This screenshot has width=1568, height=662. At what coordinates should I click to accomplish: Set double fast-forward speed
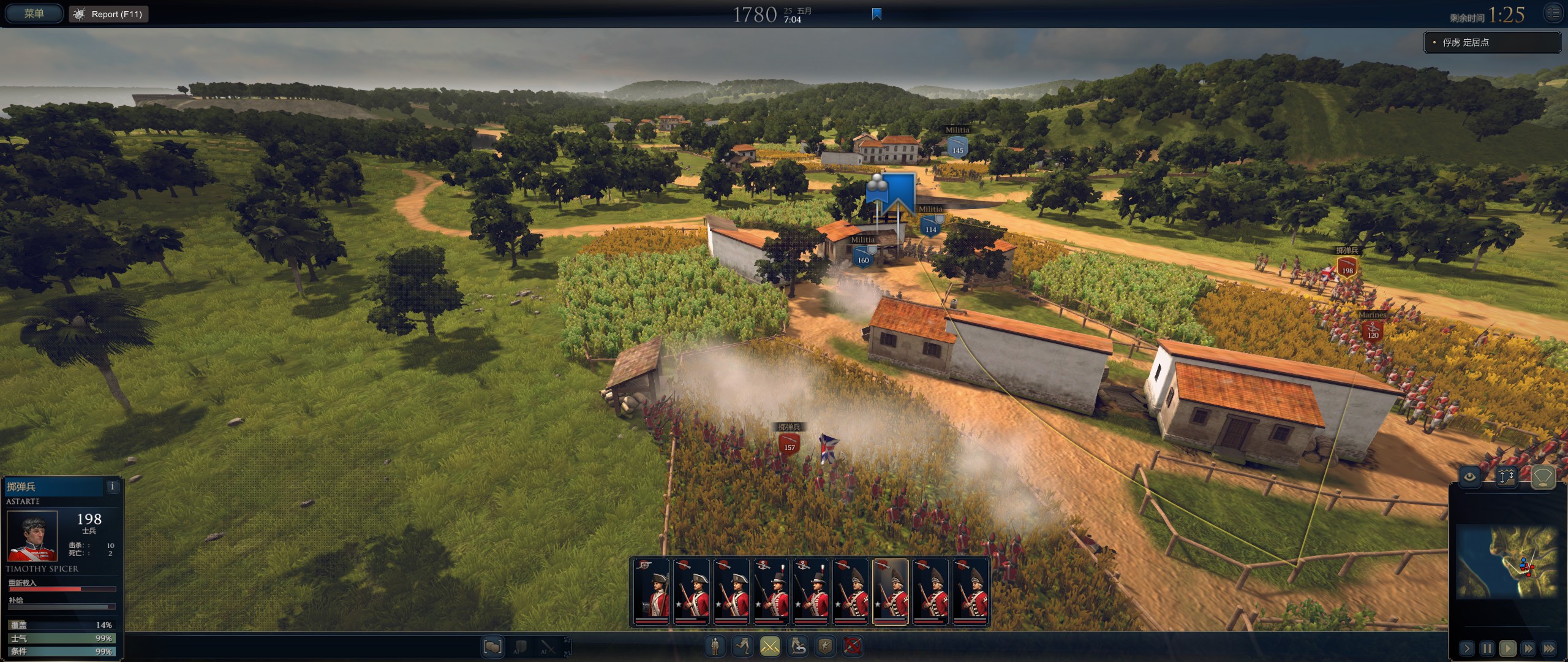(x=1528, y=648)
